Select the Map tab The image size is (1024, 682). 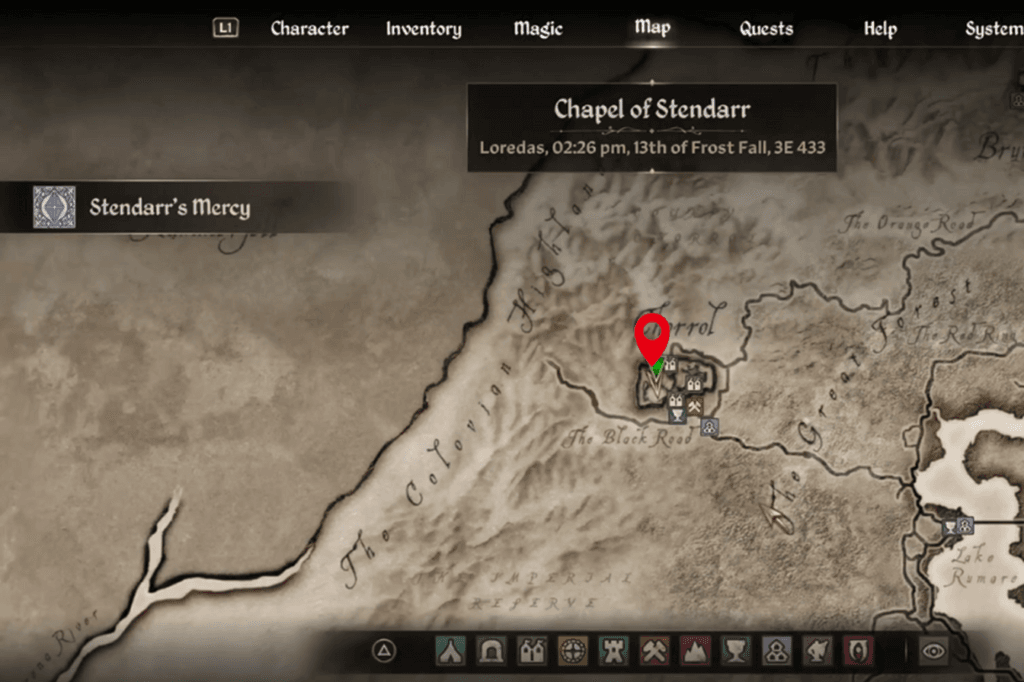coord(652,27)
